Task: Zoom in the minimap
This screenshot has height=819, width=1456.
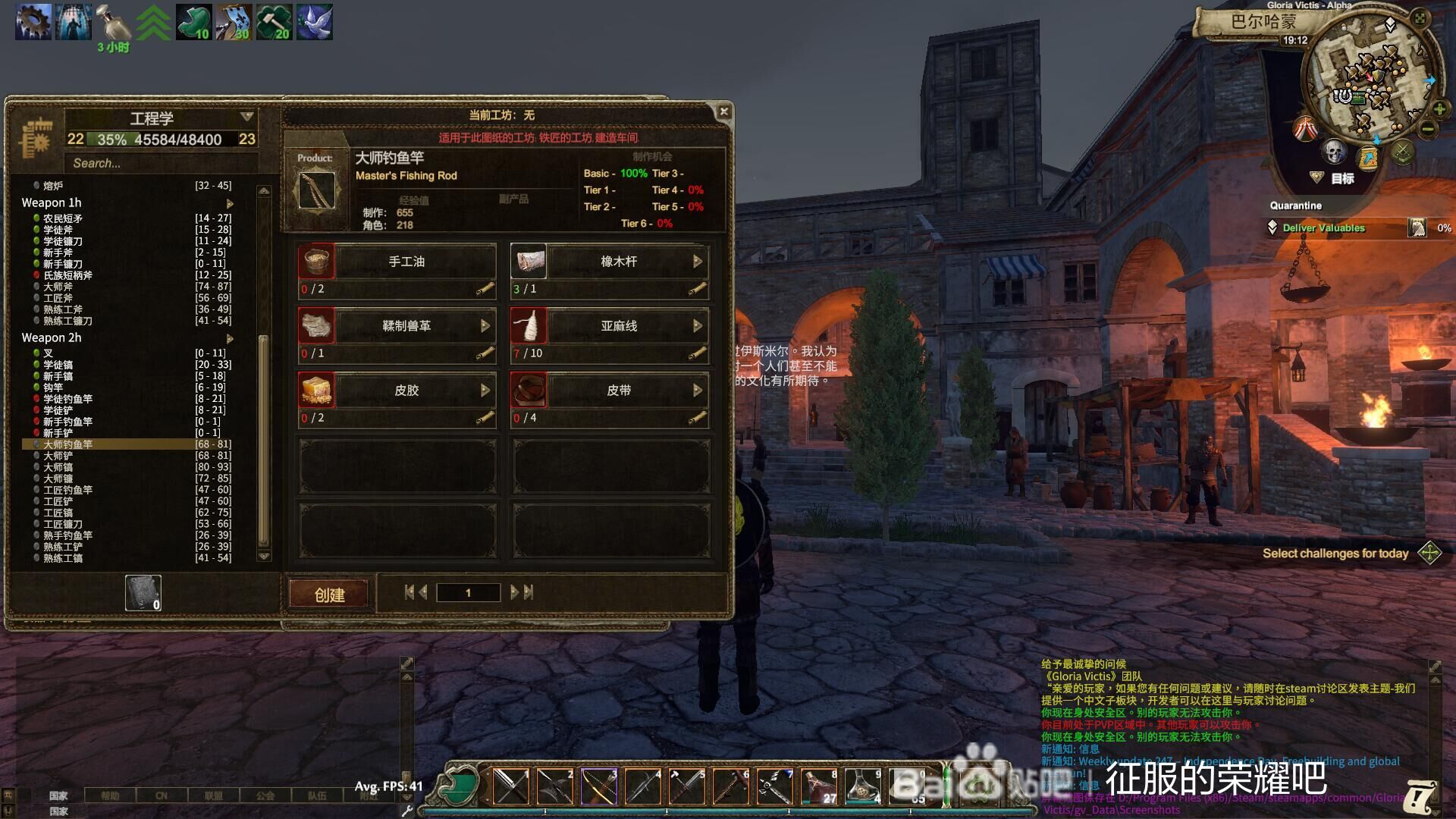Action: (x=1439, y=109)
